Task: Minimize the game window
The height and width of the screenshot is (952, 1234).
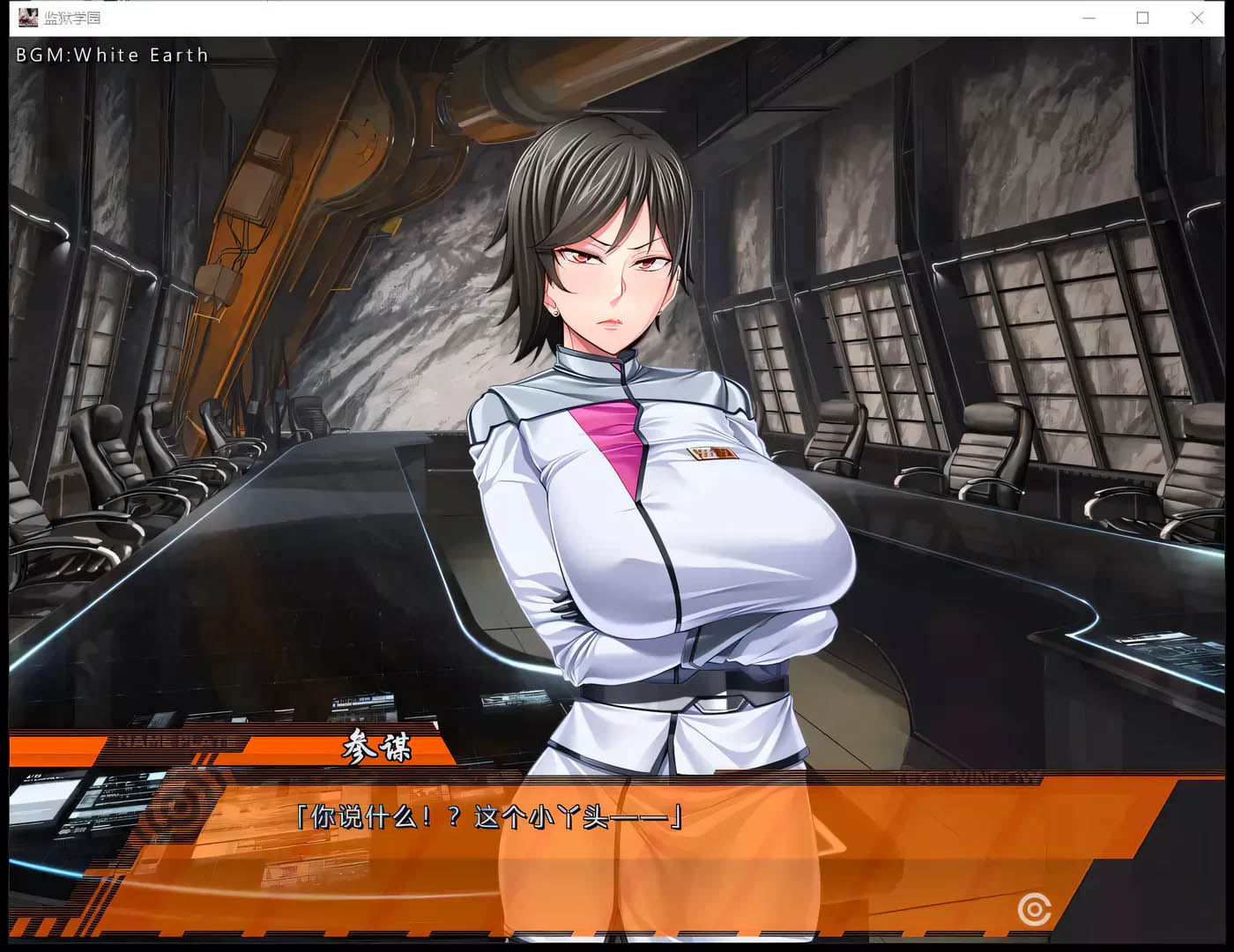Action: tap(1089, 18)
